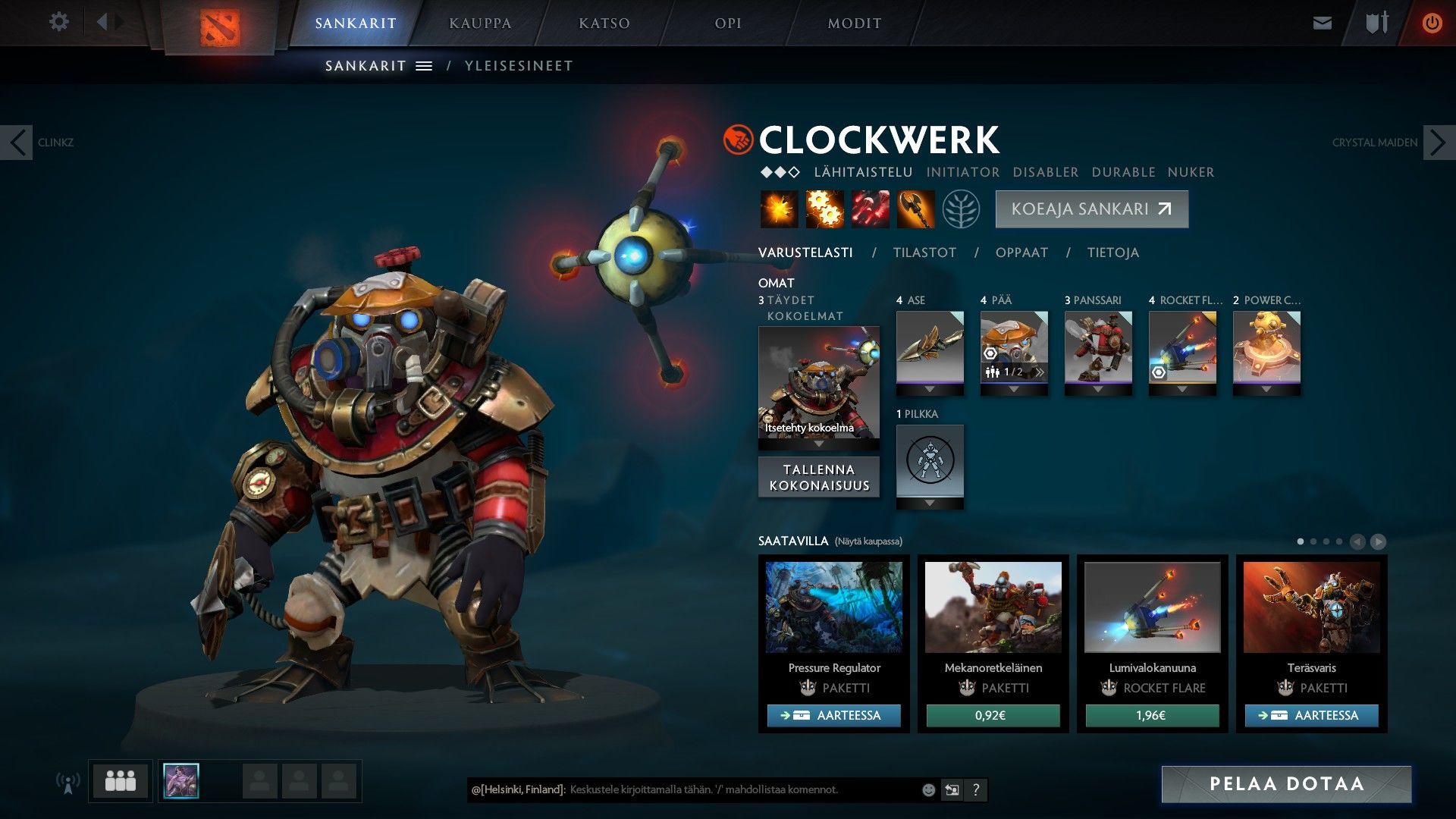Screen dimensions: 1456x819
Task: Go to next hero Crystal Maiden
Action: point(1439,143)
